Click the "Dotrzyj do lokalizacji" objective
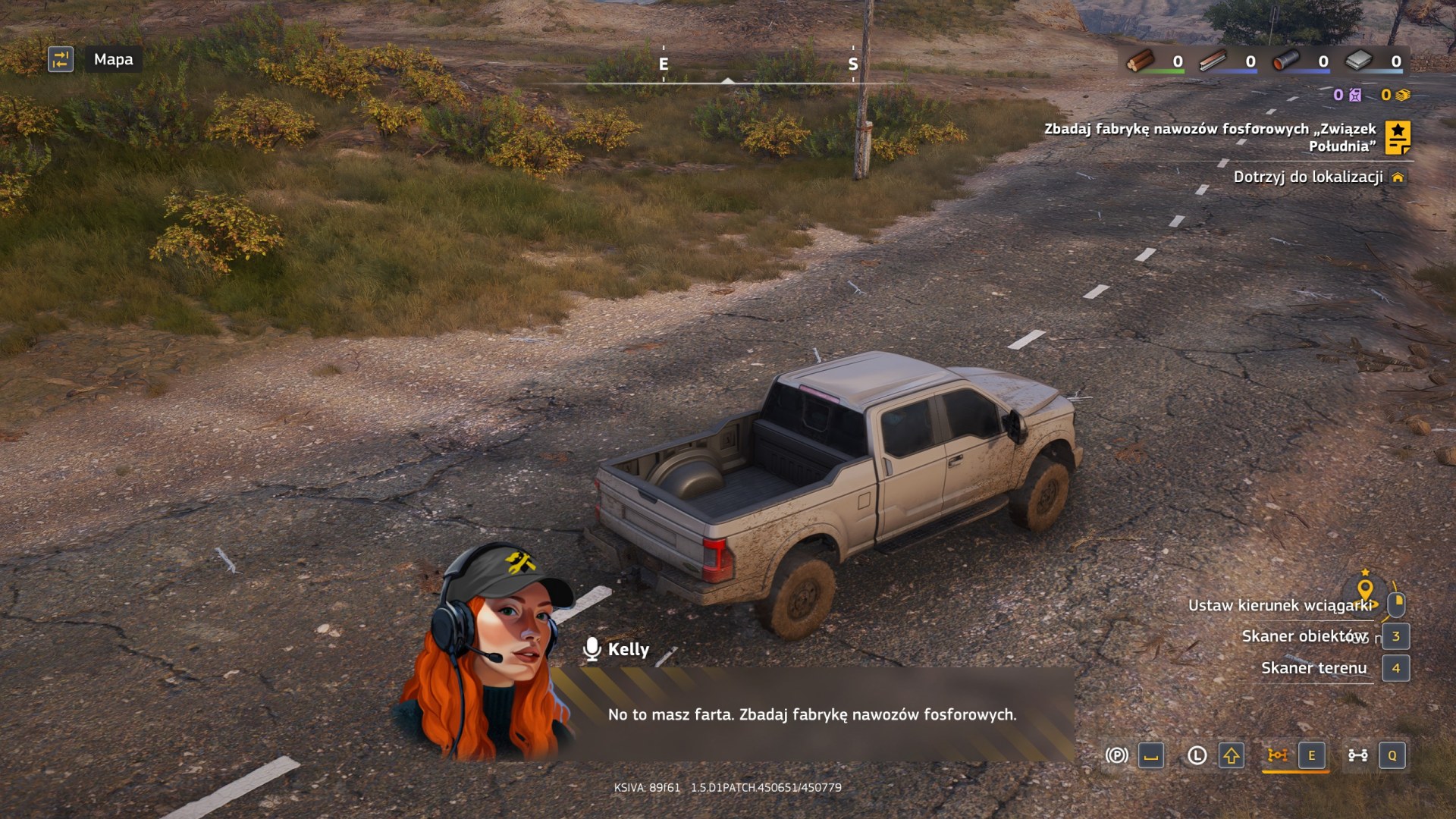Viewport: 1456px width, 819px height. coord(1308,177)
